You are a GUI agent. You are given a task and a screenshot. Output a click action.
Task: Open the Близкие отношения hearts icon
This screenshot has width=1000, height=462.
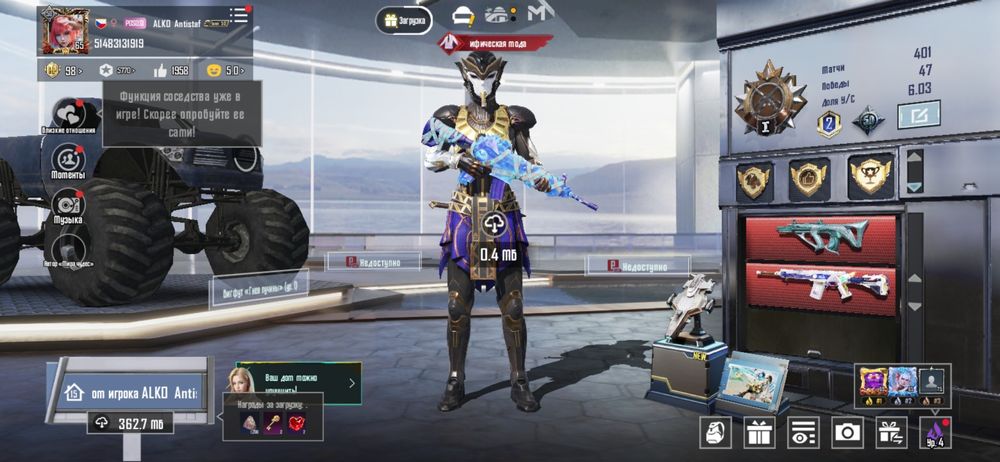pos(68,114)
